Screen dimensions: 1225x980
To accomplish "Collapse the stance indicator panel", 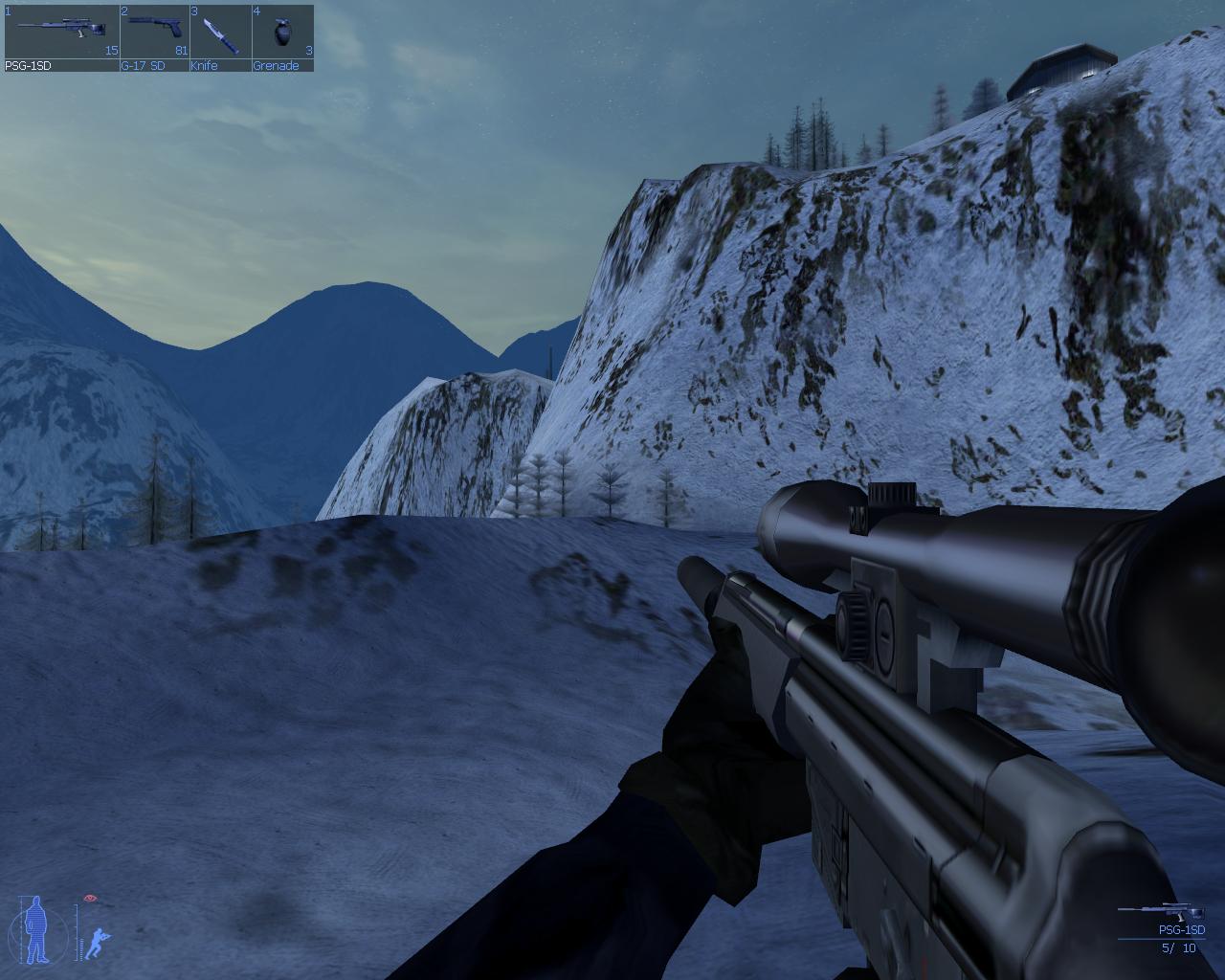I will [x=67, y=928].
